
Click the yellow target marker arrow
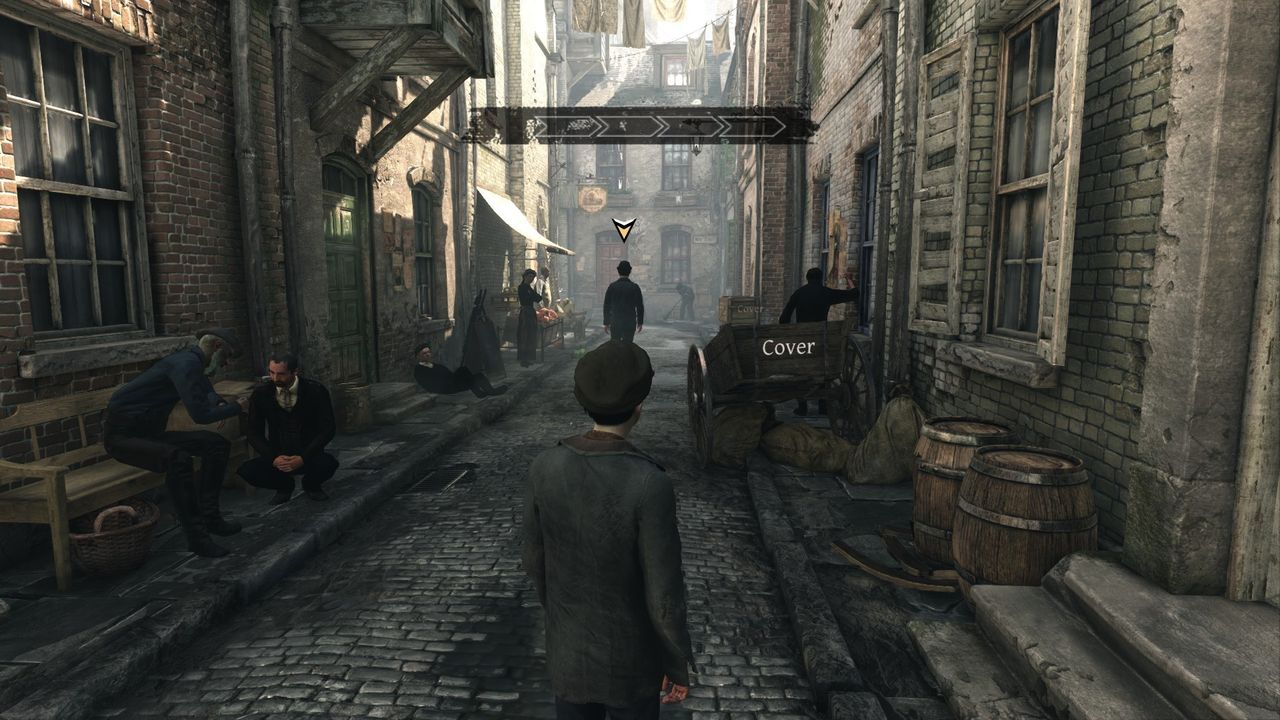pyautogui.click(x=624, y=230)
